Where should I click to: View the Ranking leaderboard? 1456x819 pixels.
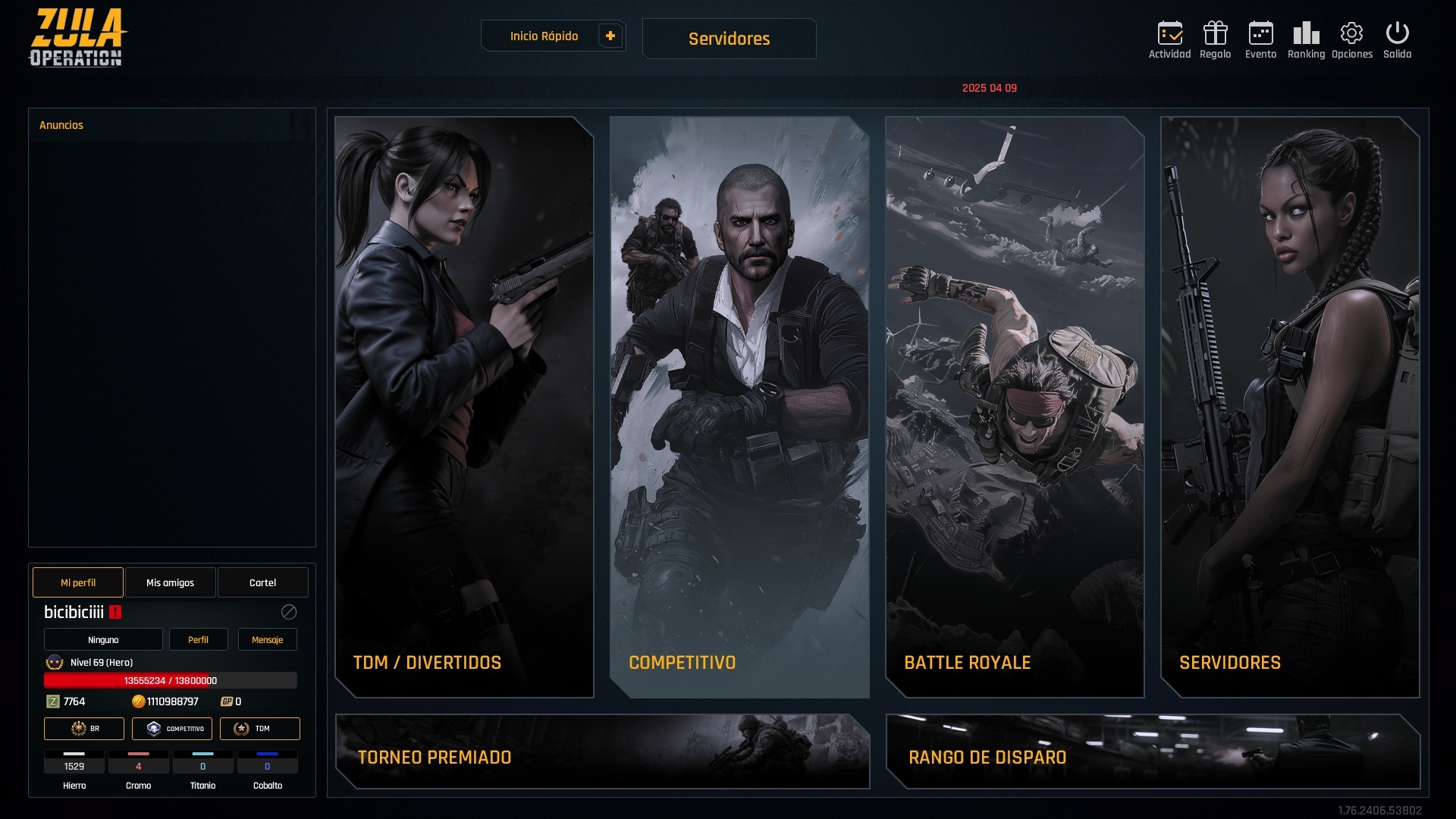point(1306,39)
